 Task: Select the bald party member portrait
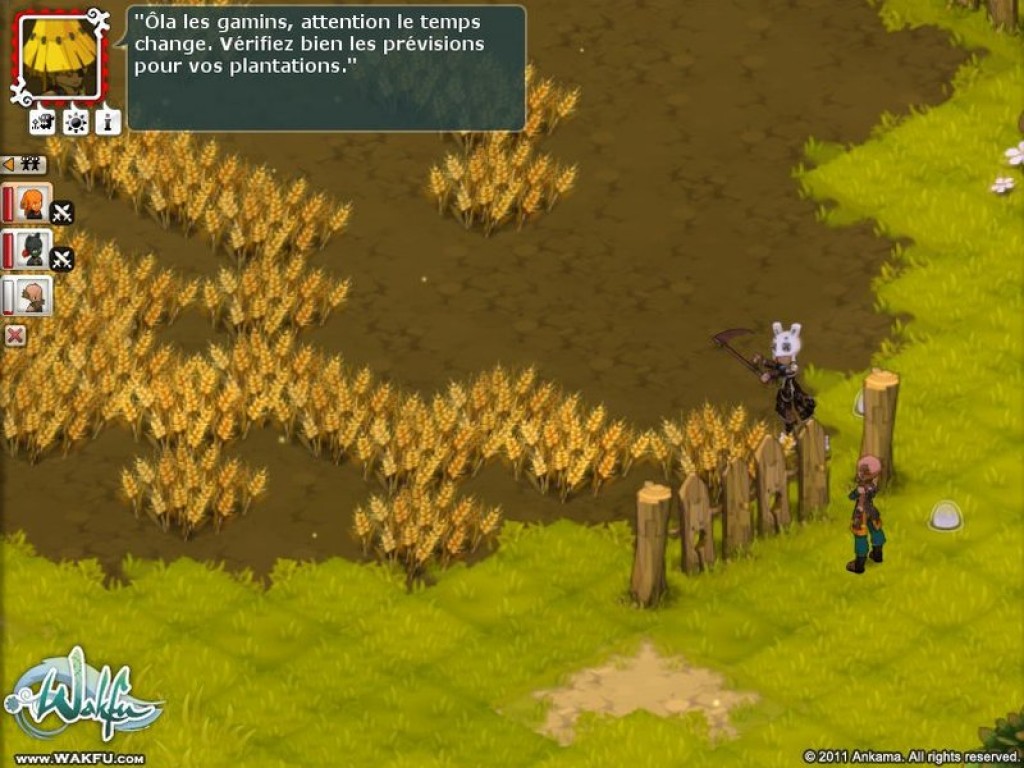tap(32, 296)
